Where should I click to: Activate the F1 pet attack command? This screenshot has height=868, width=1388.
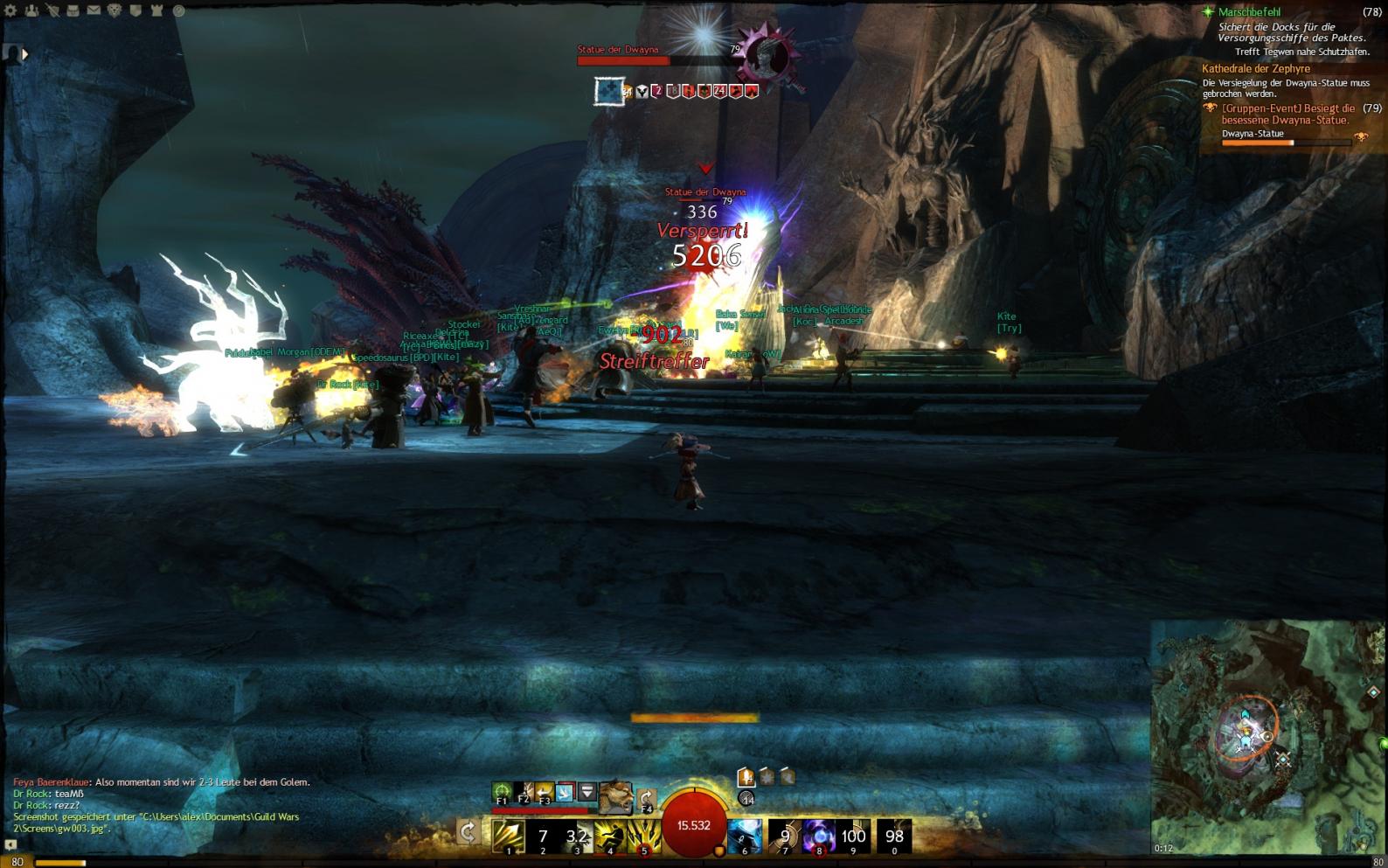point(502,793)
